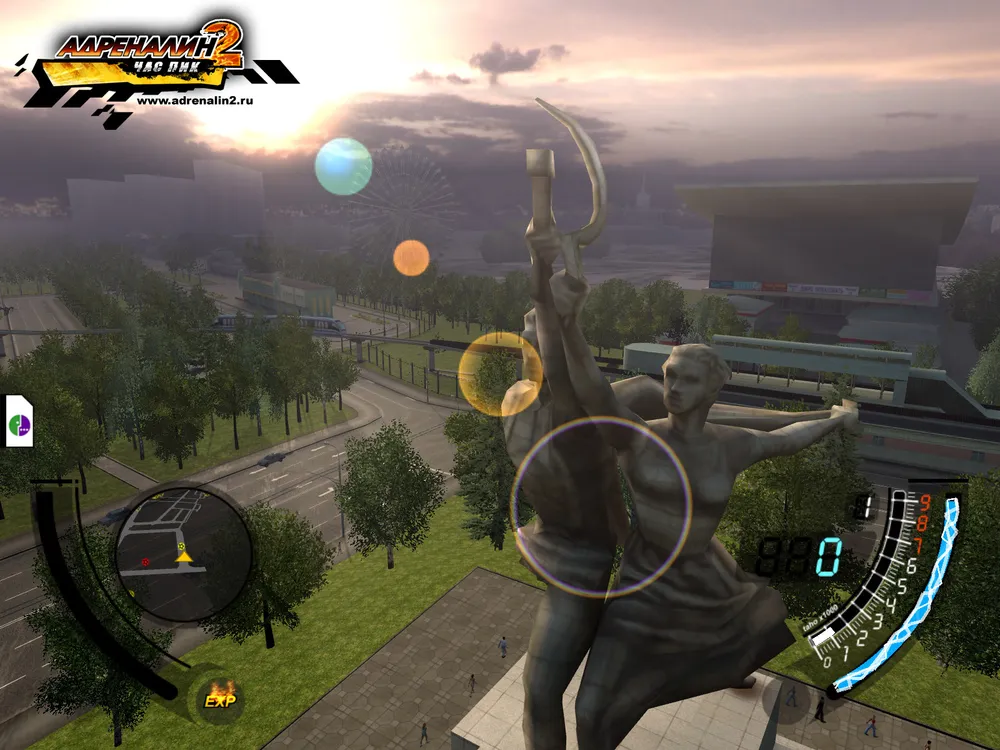Open the green and purple SIM card icon
Viewport: 1000px width, 750px height.
(19, 421)
